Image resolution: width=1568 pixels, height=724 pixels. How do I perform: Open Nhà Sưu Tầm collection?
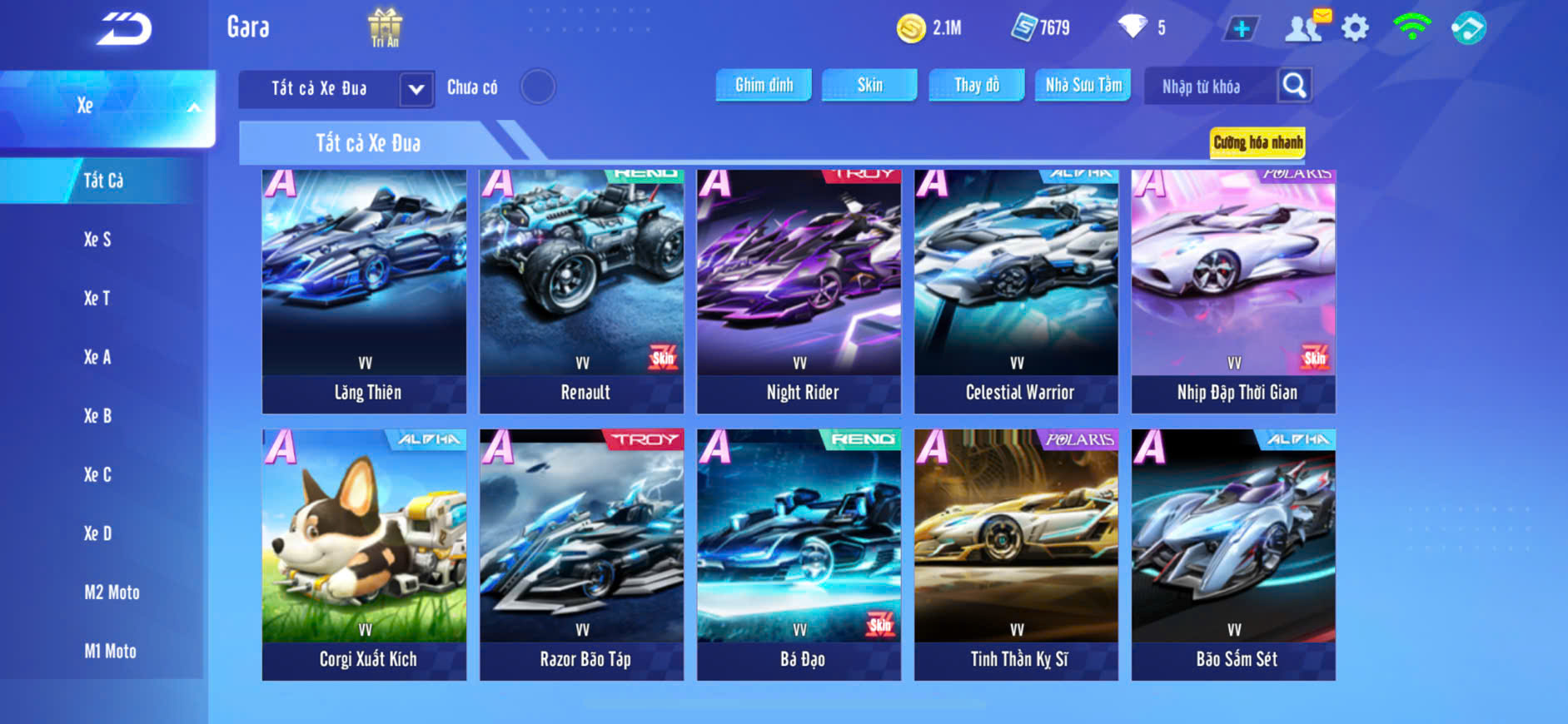click(1083, 85)
